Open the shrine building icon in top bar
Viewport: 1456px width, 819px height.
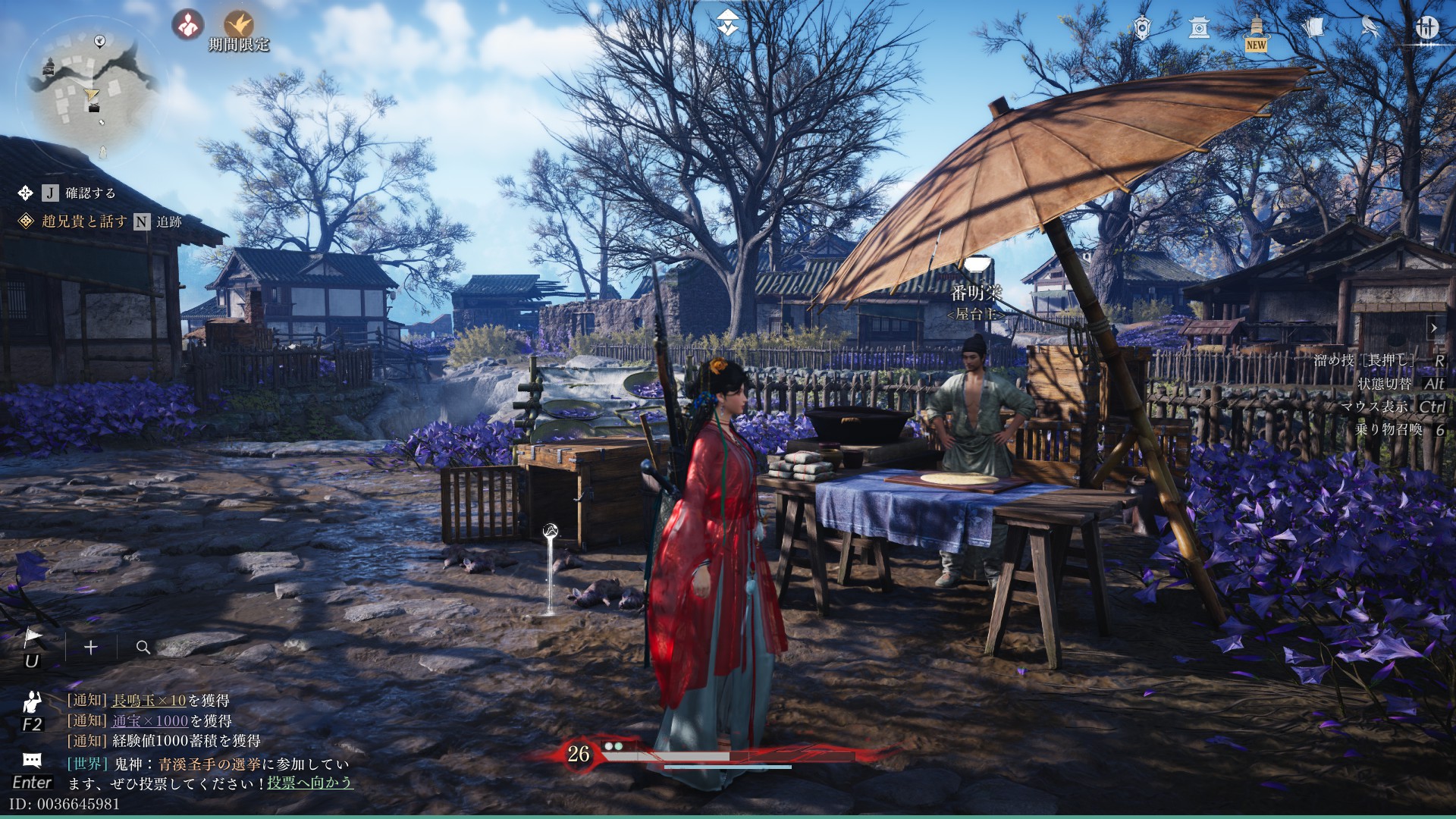pyautogui.click(x=1199, y=27)
